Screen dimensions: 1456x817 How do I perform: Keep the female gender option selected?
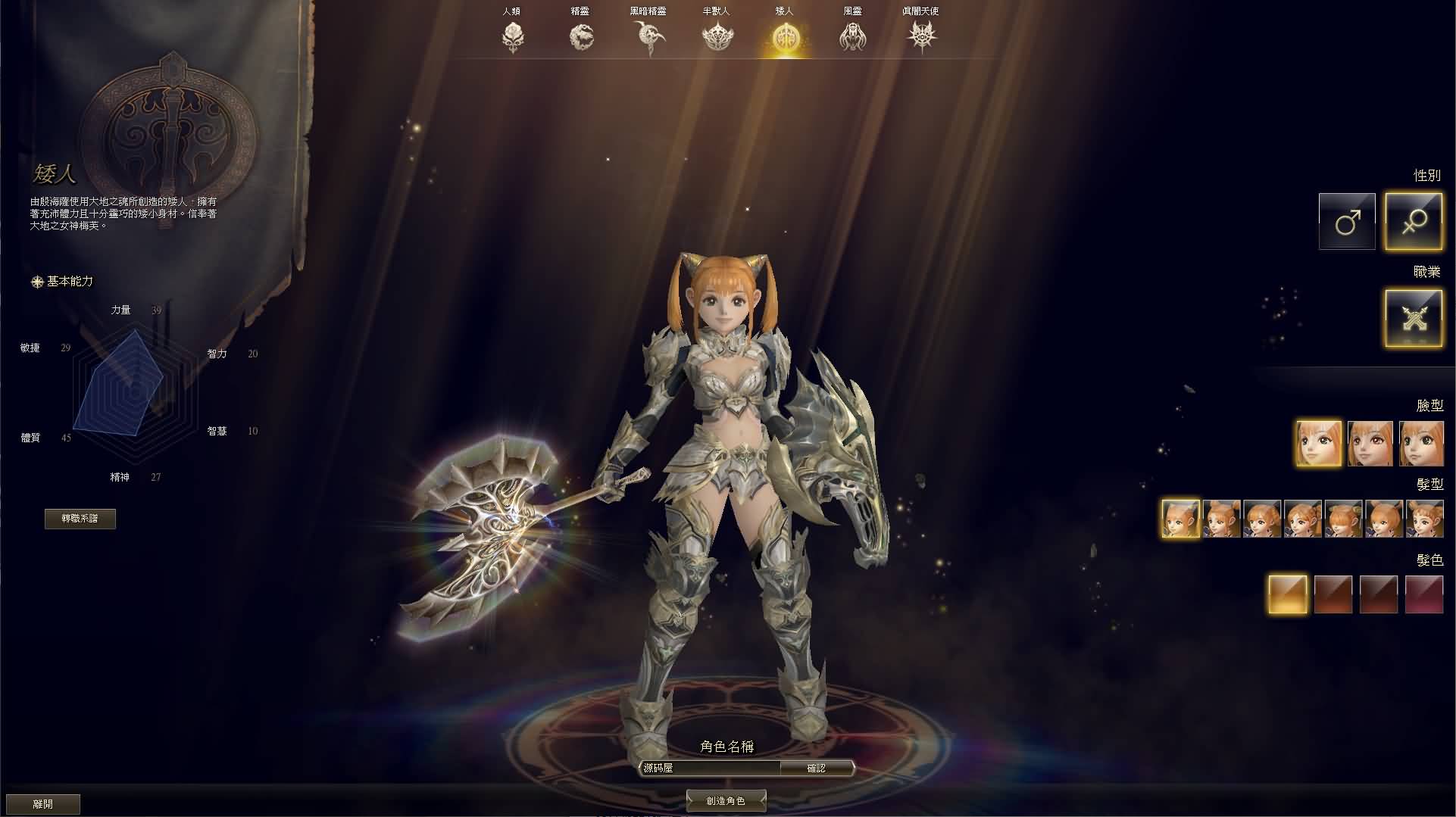click(x=1414, y=221)
